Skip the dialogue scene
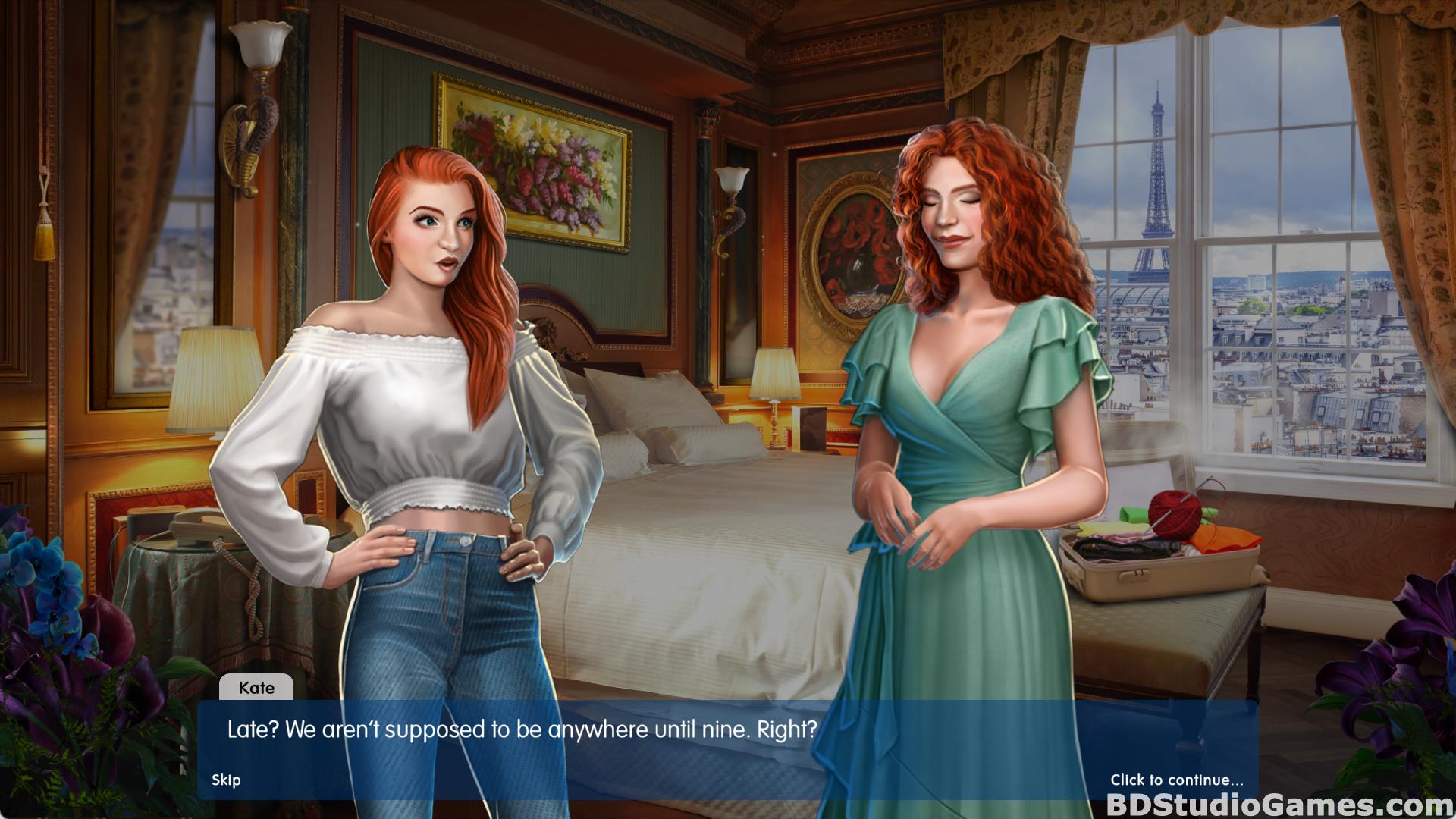Viewport: 1456px width, 819px height. (226, 780)
